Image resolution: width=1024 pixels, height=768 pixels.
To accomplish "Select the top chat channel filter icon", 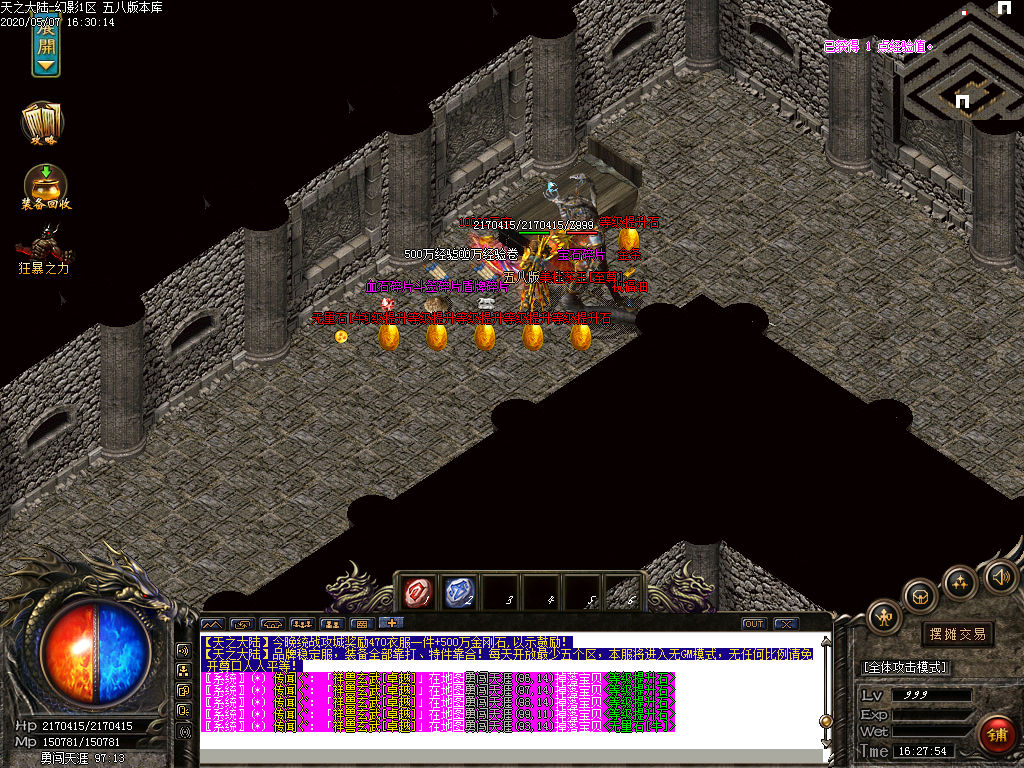I will click(x=184, y=648).
